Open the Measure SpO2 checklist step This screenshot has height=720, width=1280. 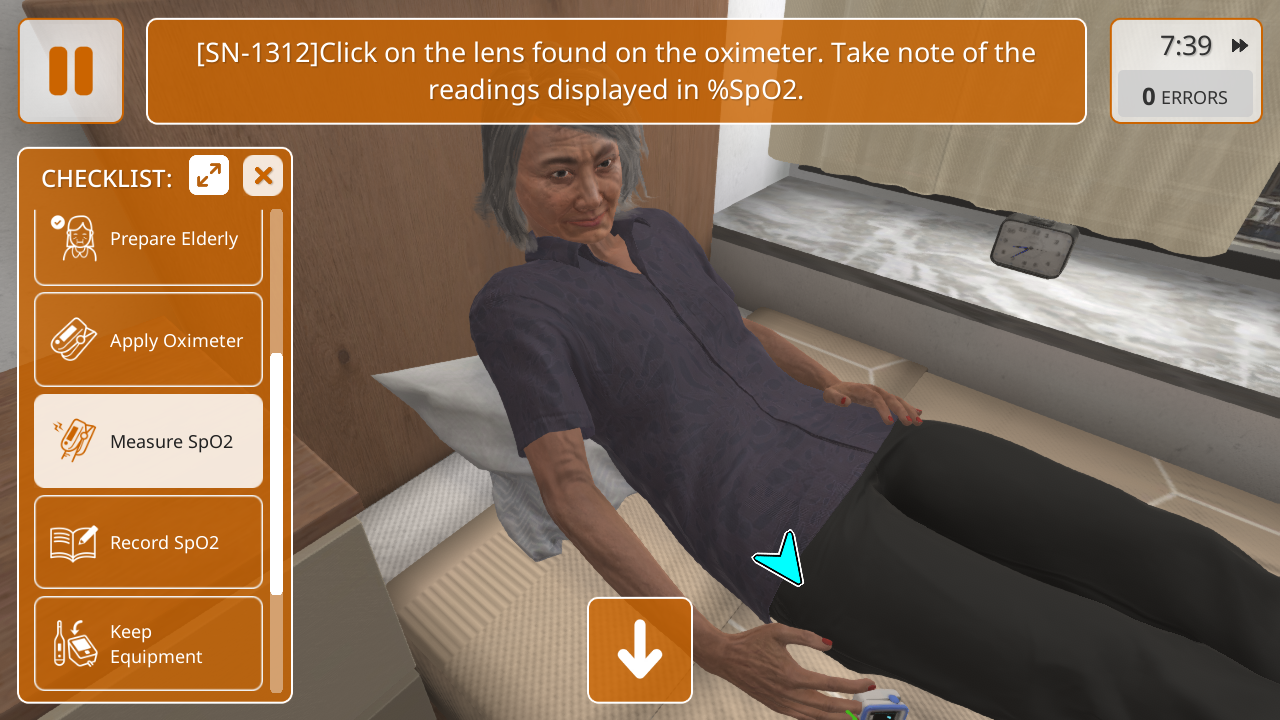(148, 441)
